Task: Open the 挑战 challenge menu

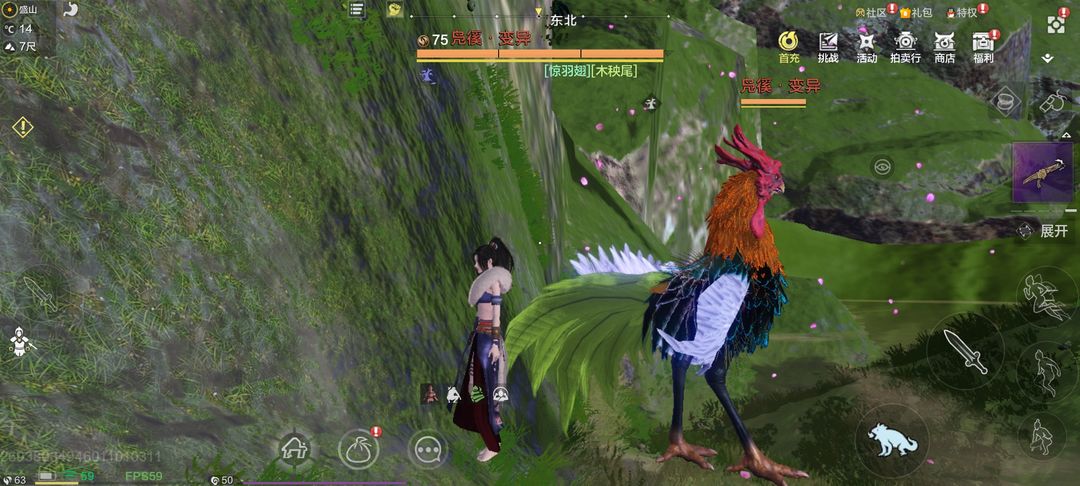Action: 828,44
